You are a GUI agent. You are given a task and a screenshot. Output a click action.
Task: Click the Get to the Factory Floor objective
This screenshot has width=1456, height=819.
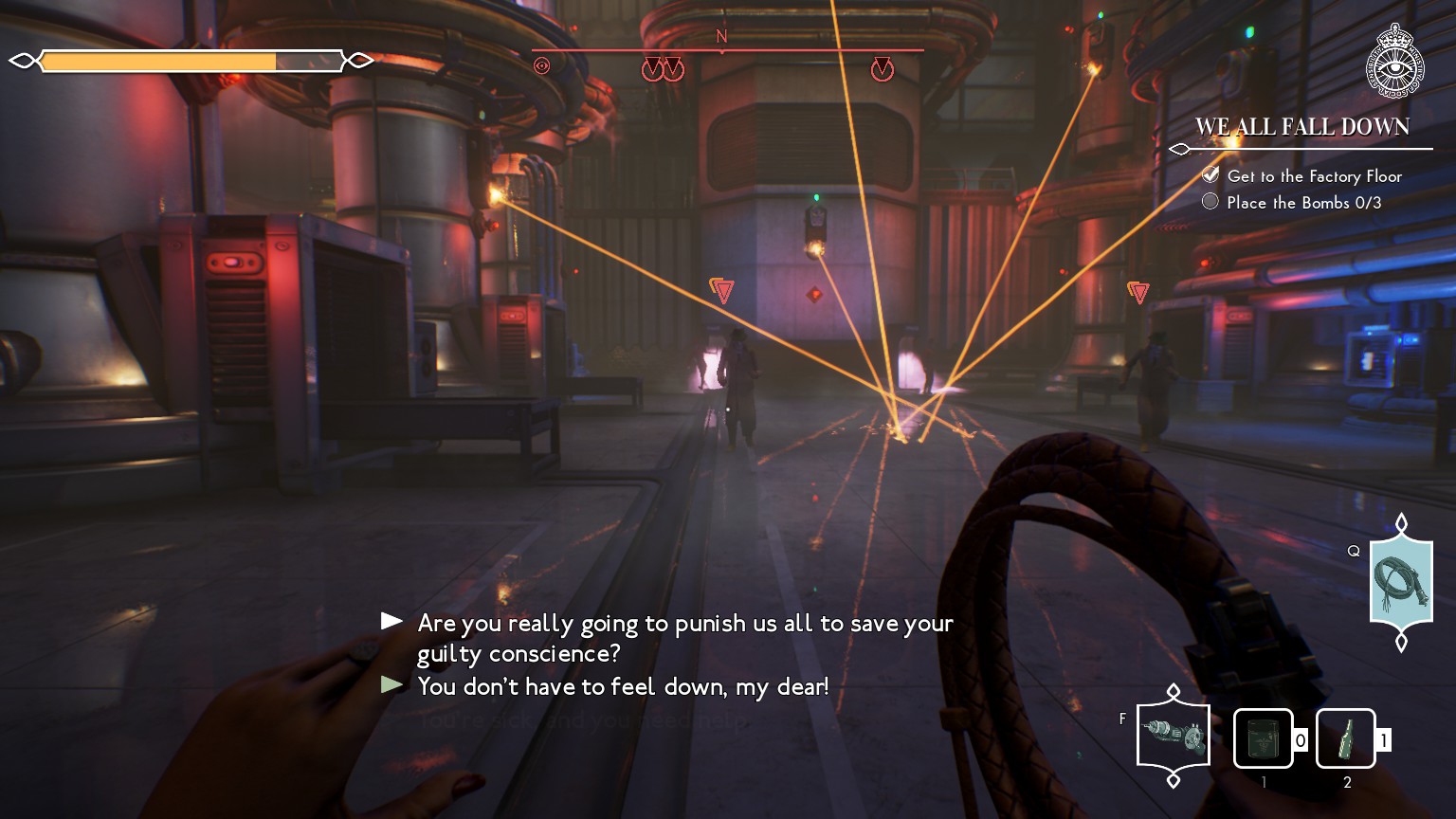coord(1313,176)
